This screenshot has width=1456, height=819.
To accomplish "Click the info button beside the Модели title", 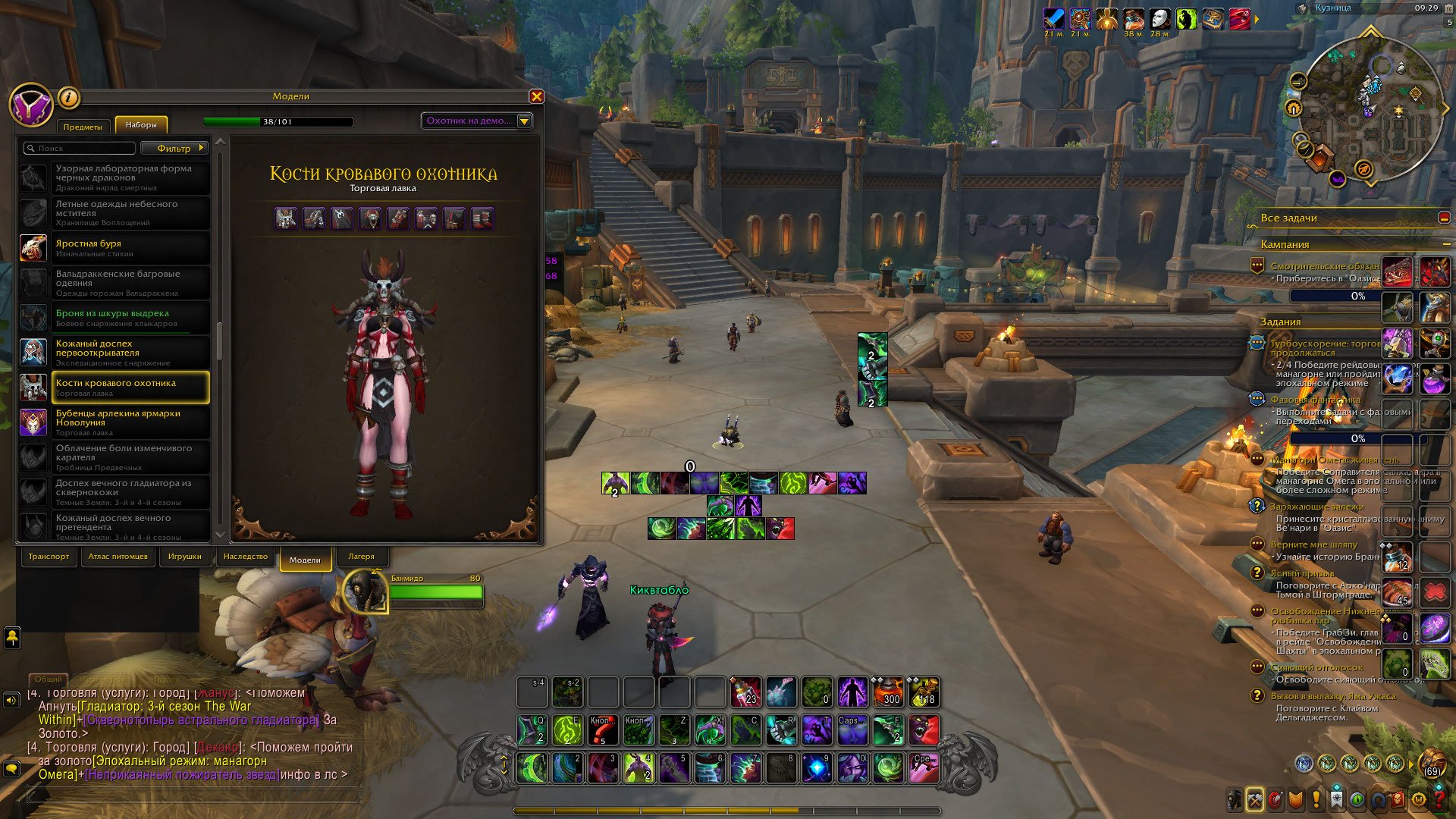I will (x=68, y=97).
